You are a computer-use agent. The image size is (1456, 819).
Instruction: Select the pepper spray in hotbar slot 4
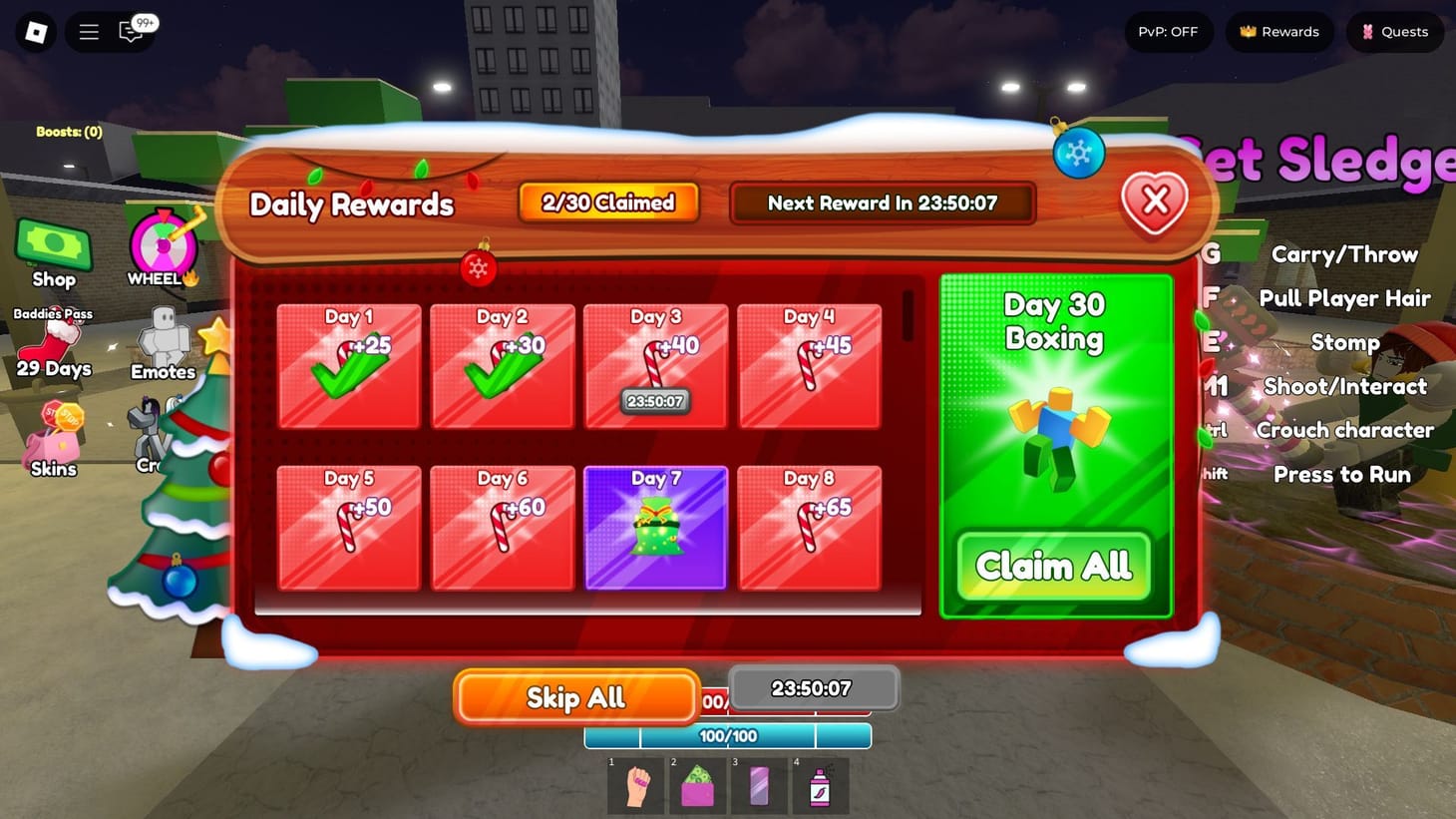coord(820,786)
